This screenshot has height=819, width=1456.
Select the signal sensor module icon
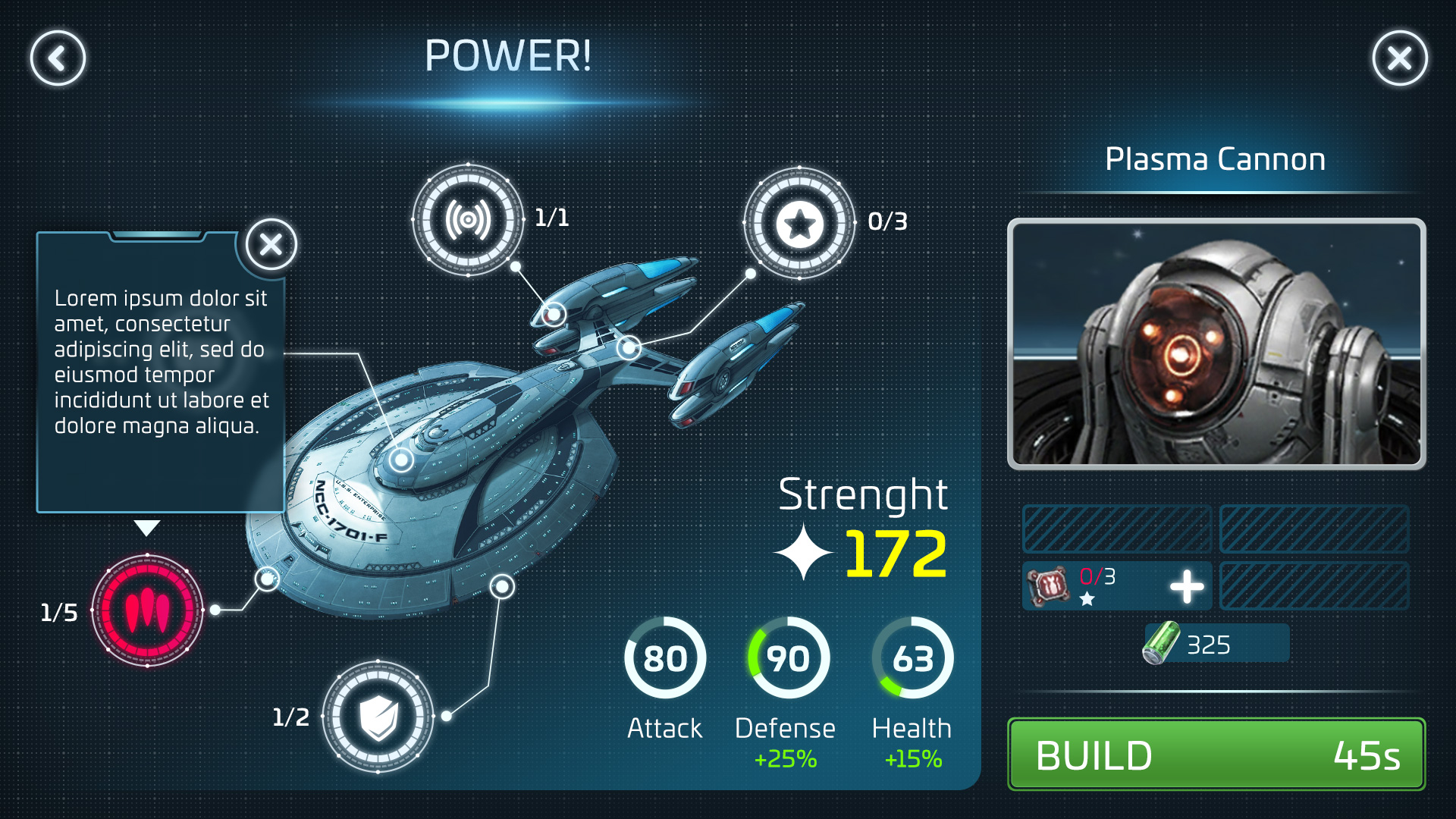[468, 220]
